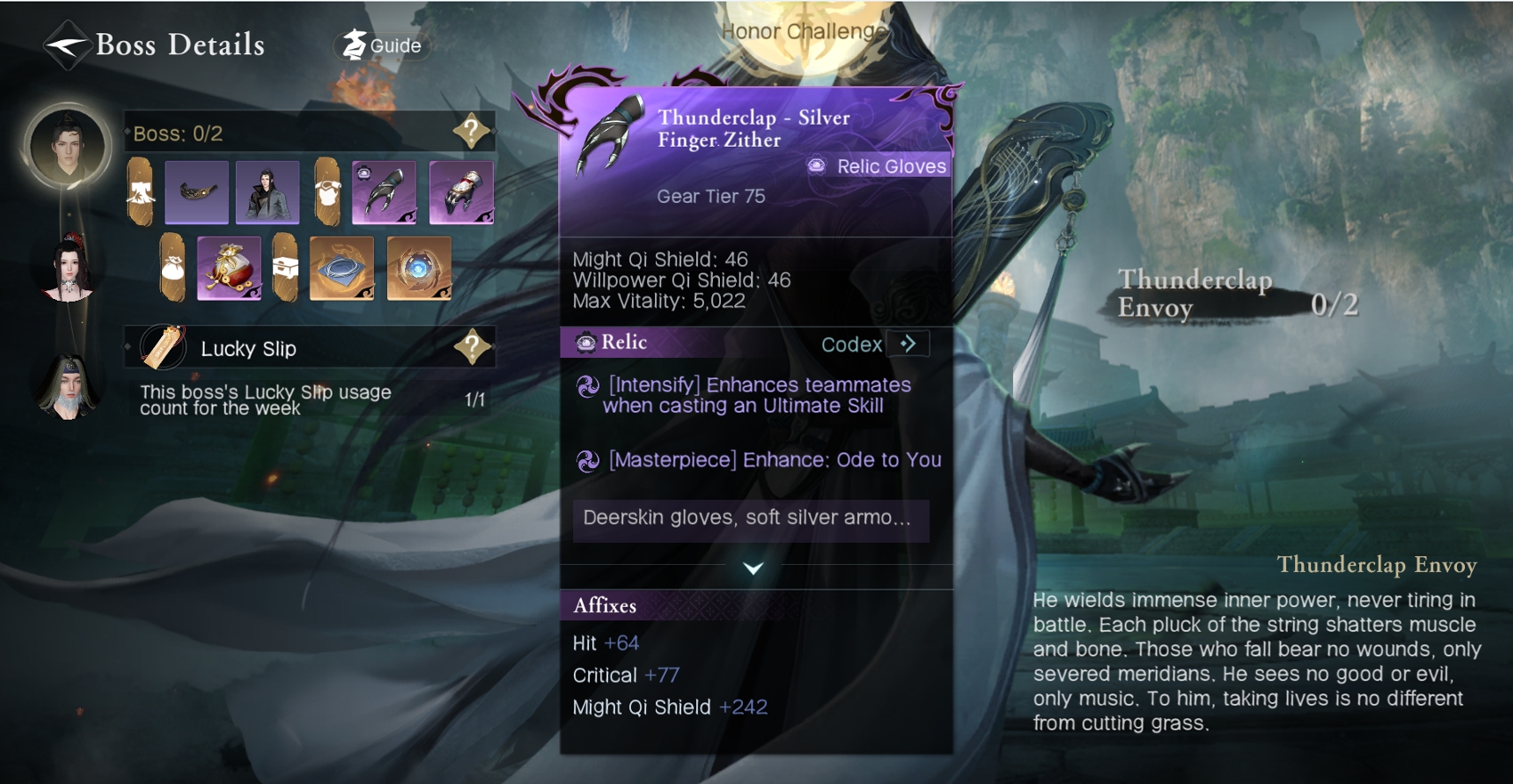Click the Masterpiece Ode to You effect
This screenshot has width=1513, height=784.
pyautogui.click(x=773, y=460)
